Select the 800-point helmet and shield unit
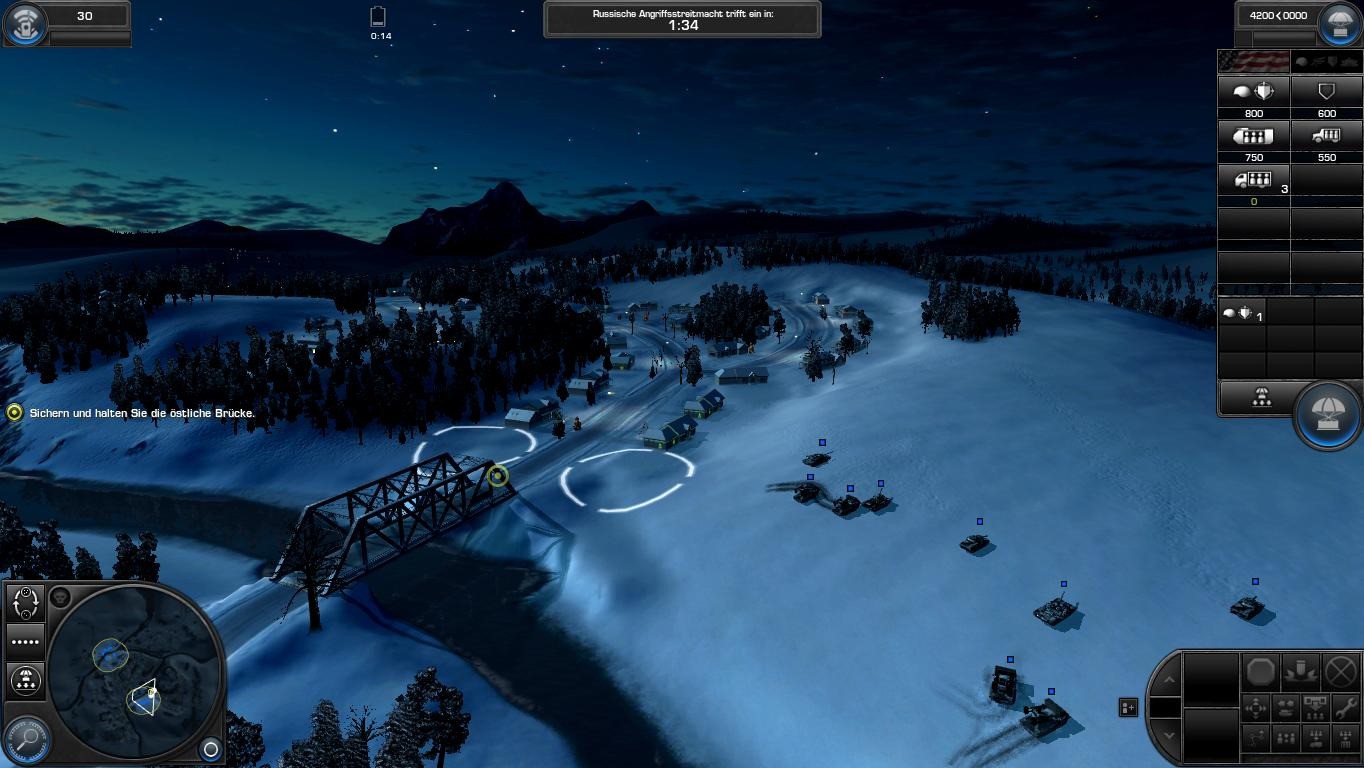 [1253, 93]
